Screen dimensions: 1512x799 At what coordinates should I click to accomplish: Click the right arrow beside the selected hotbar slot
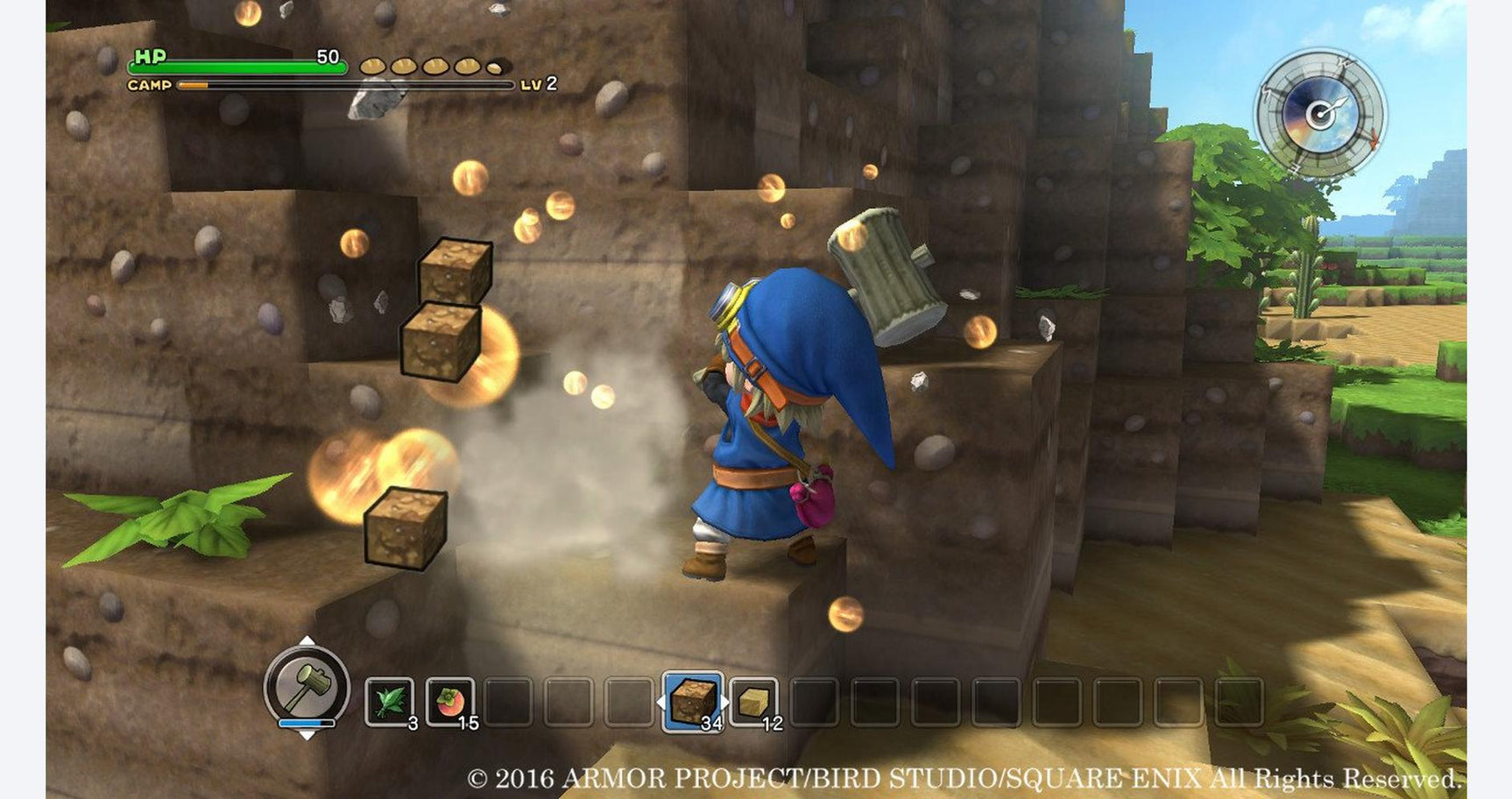(726, 703)
